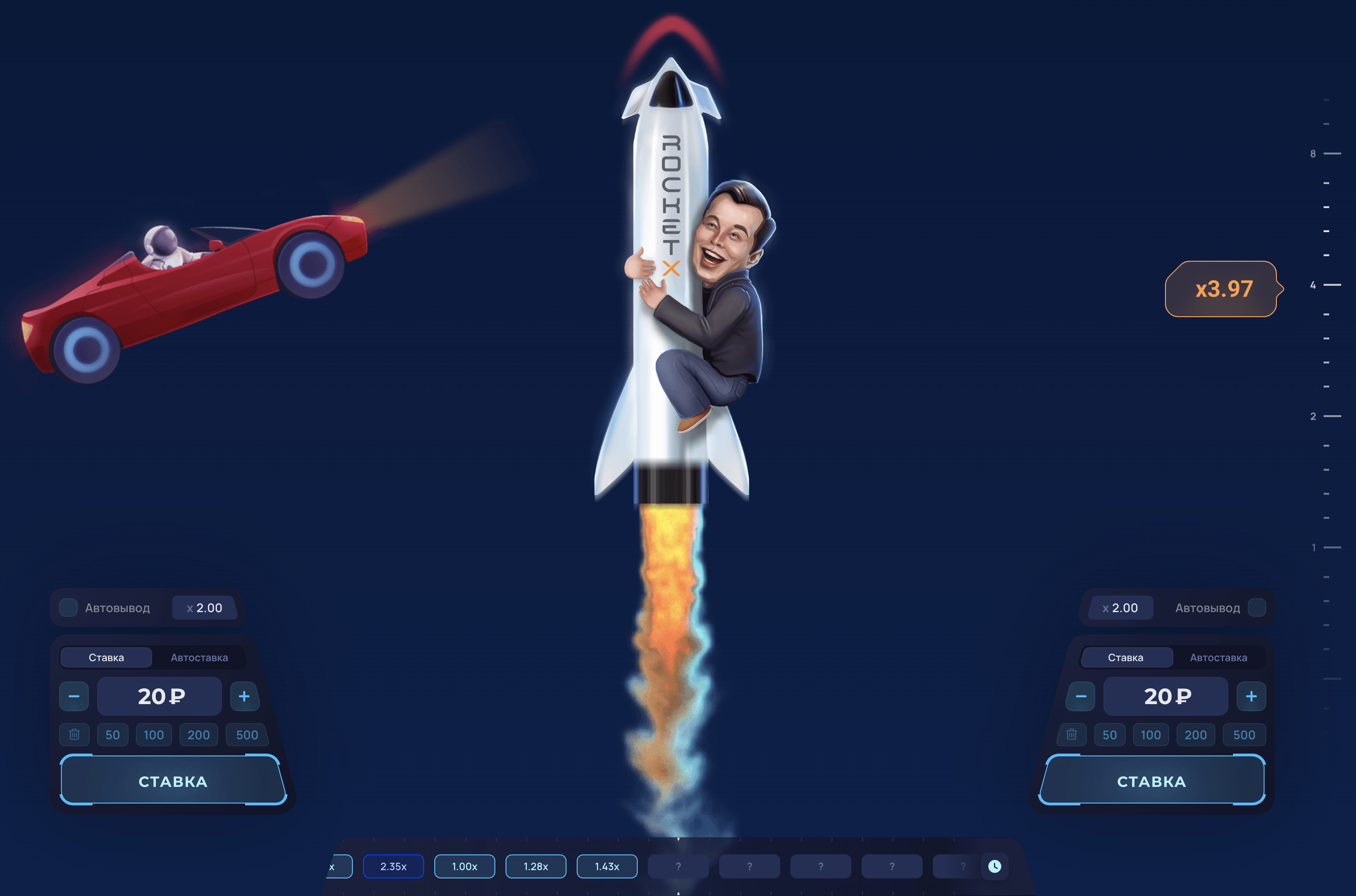This screenshot has height=896, width=1356.
Task: Click the minus button on left bet amount
Action: pyautogui.click(x=74, y=696)
